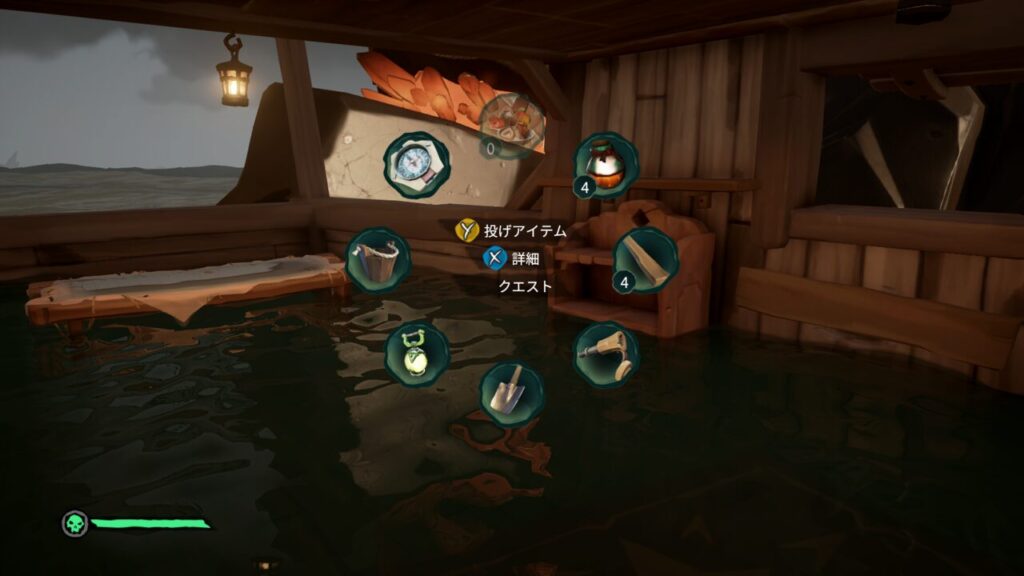The image size is (1024, 576).
Task: Equip the firebomb from the wheel
Action: 606,165
